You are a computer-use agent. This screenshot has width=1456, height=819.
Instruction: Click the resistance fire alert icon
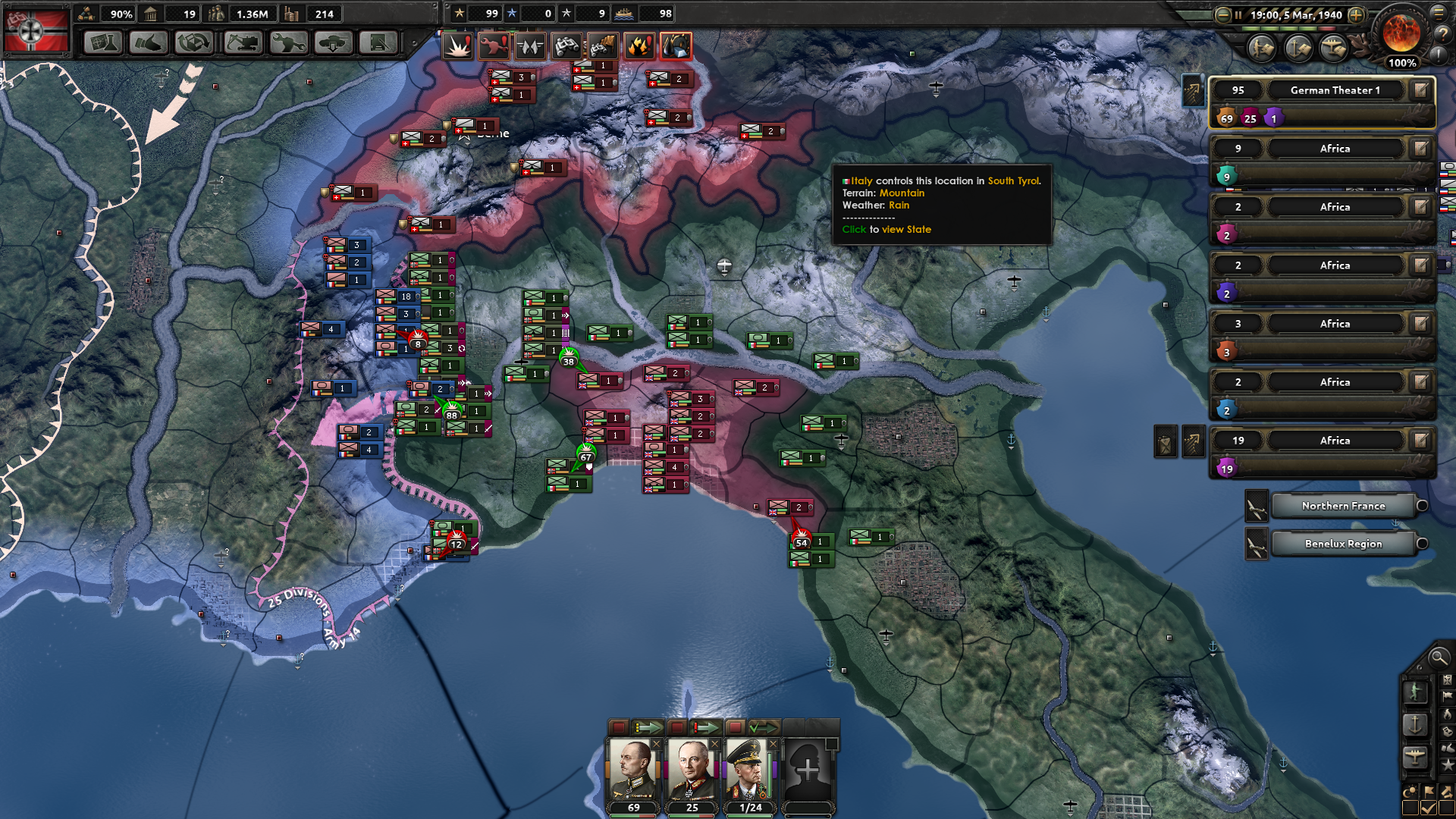click(641, 46)
